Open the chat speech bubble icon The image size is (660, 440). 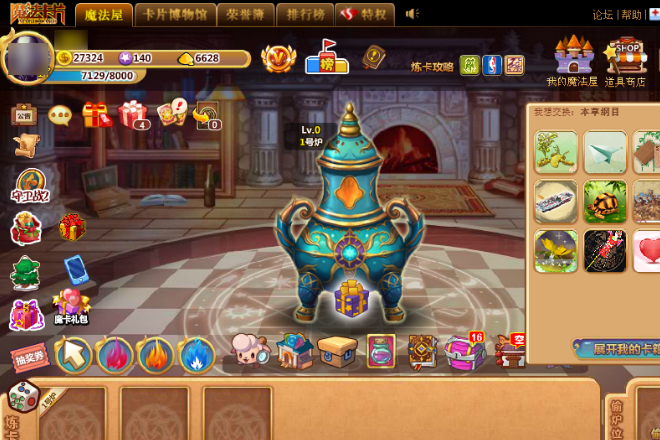(x=60, y=116)
